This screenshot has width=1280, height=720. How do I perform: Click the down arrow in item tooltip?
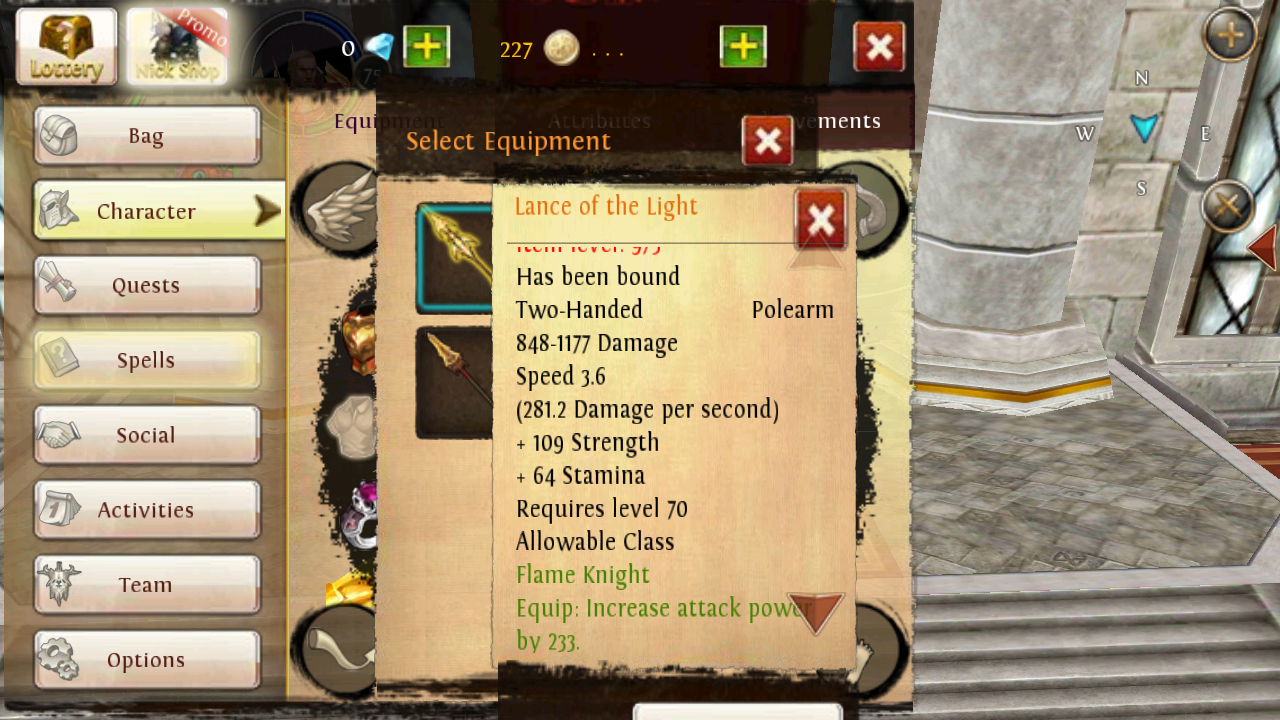coord(815,612)
